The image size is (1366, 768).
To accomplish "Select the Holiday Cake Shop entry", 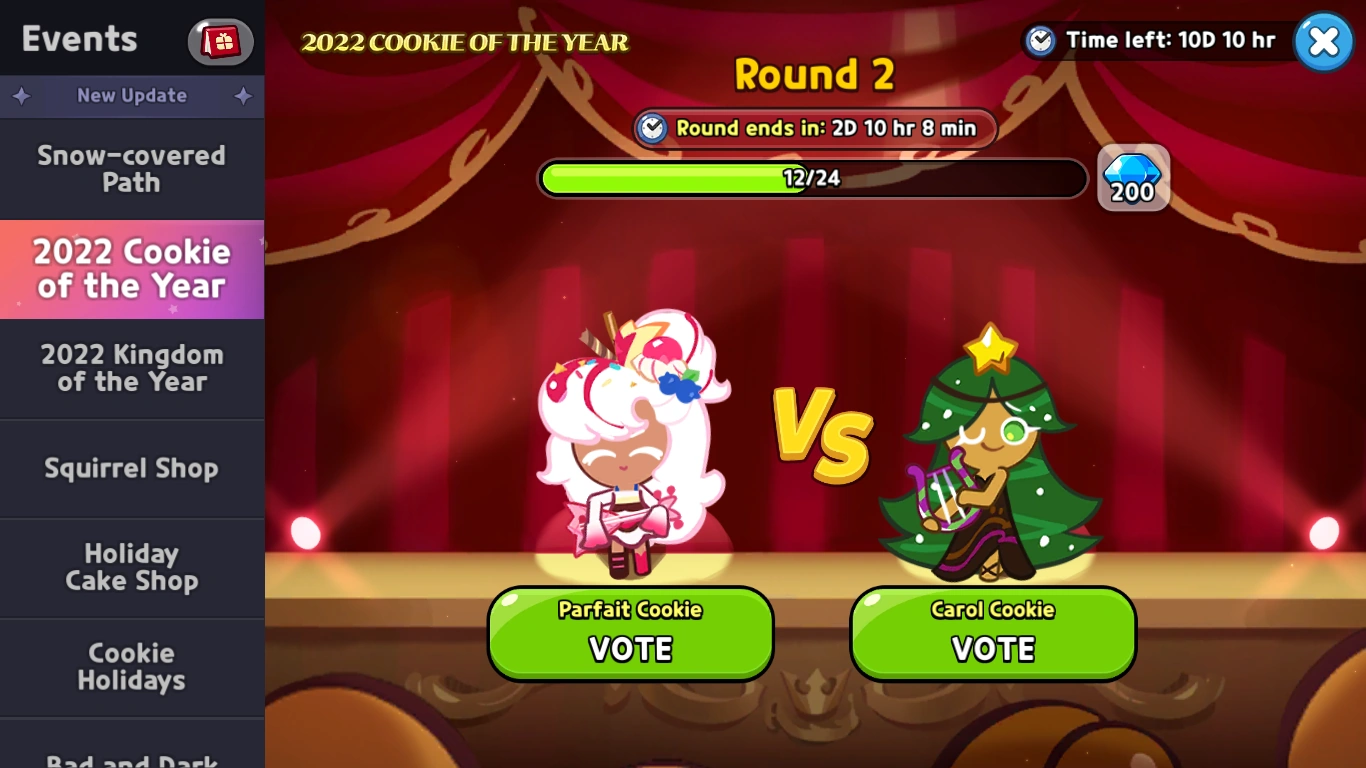I will click(x=131, y=568).
